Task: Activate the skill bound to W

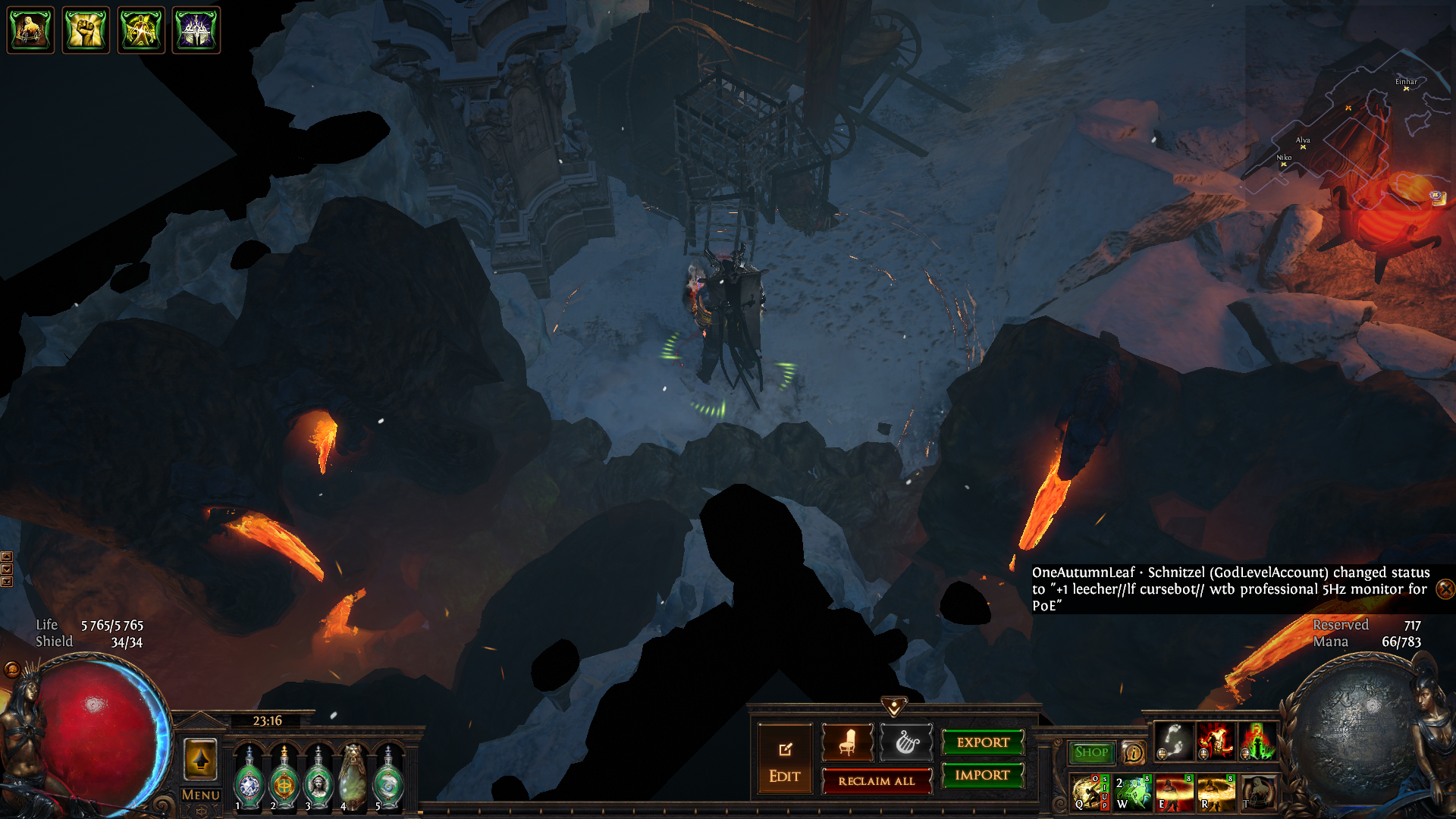Action: pyautogui.click(x=1133, y=792)
